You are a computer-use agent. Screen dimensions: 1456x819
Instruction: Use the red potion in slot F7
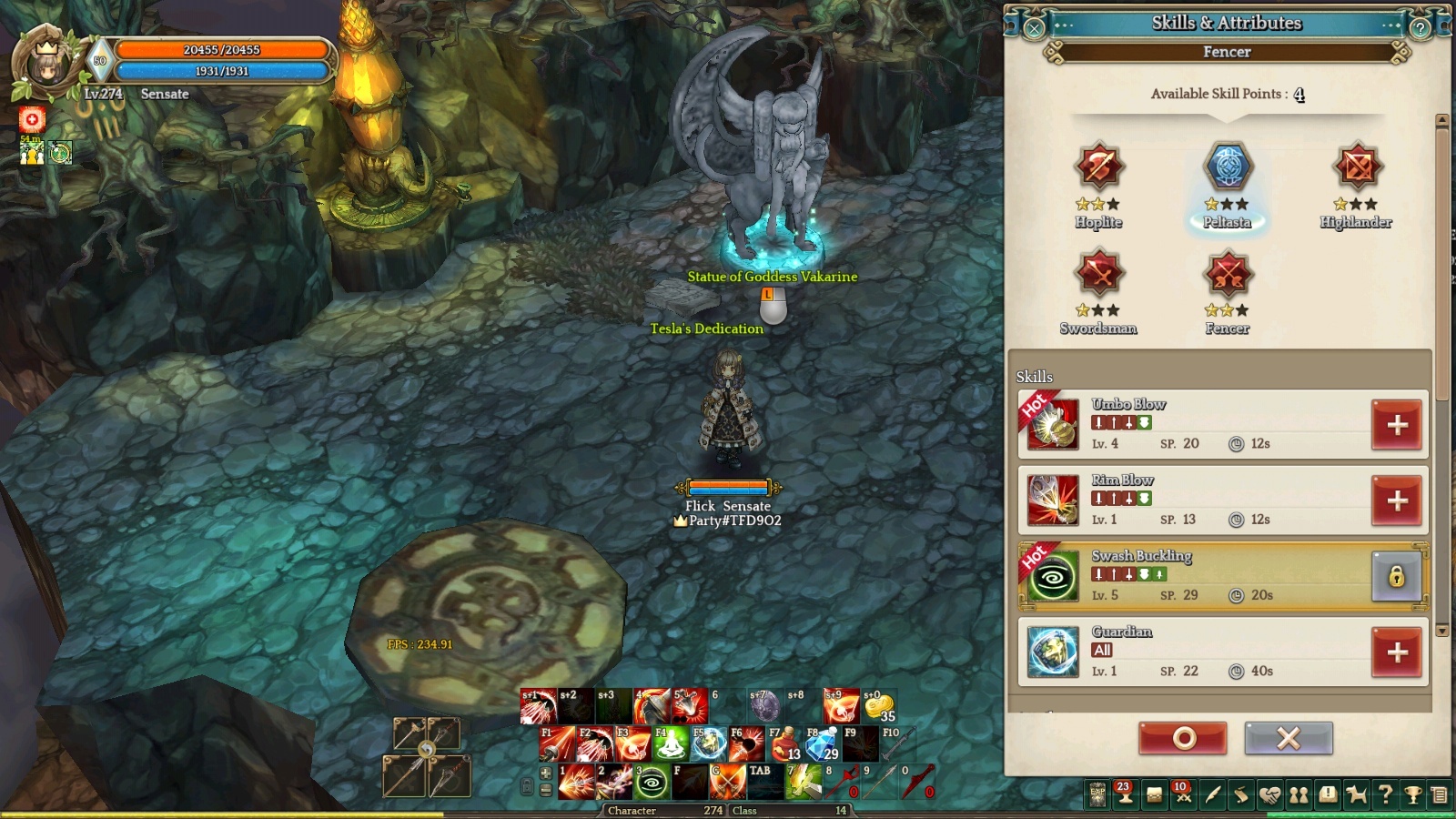coord(784,744)
